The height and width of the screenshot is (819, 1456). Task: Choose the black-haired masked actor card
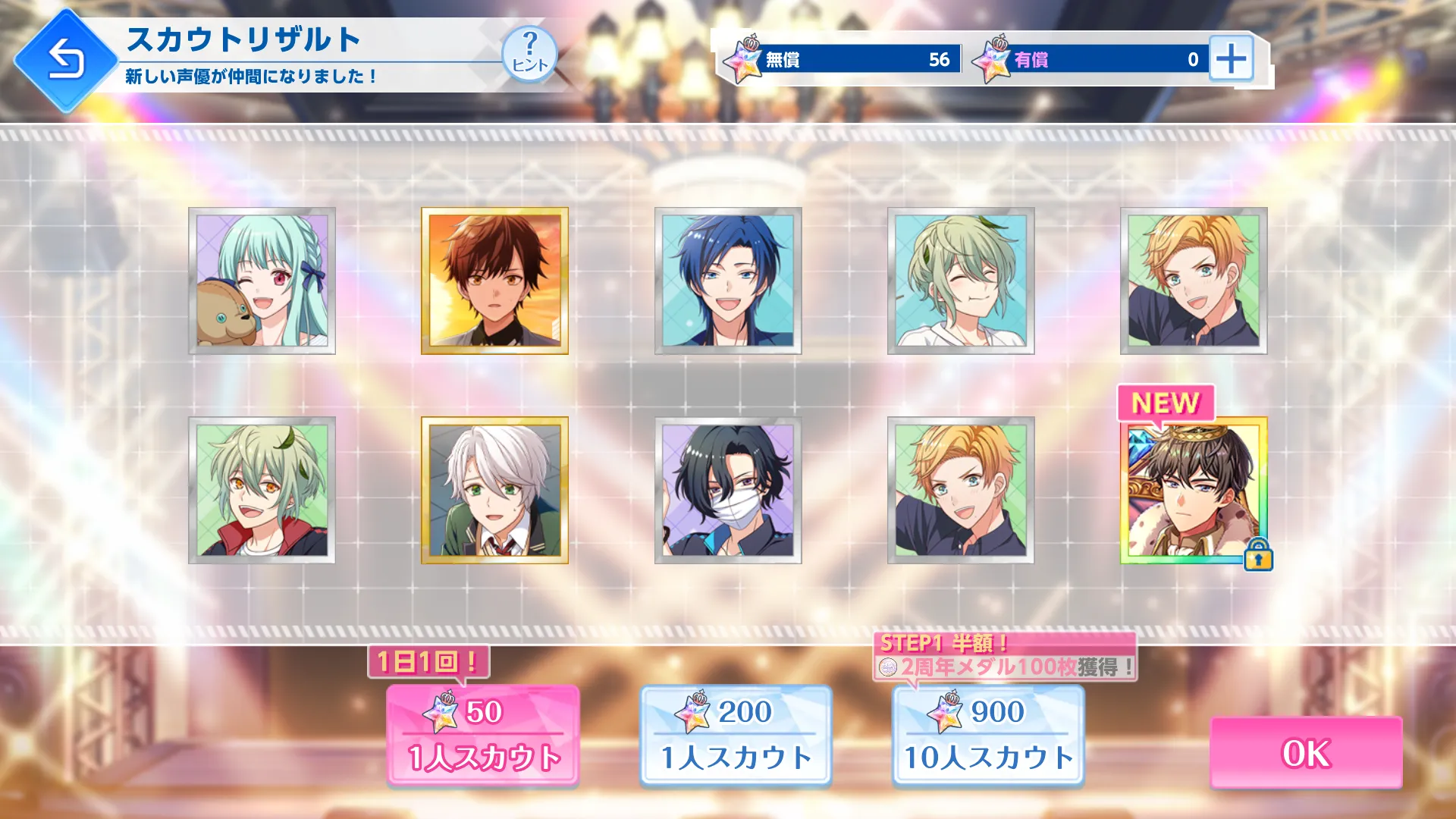(x=728, y=490)
